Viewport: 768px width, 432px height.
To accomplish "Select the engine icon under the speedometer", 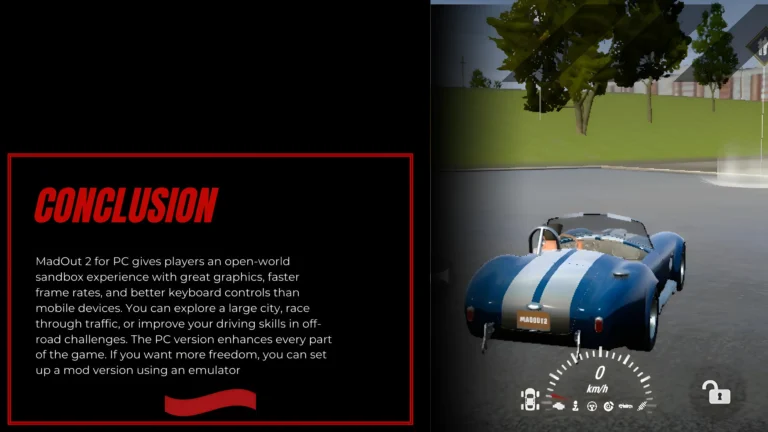I will (x=561, y=405).
